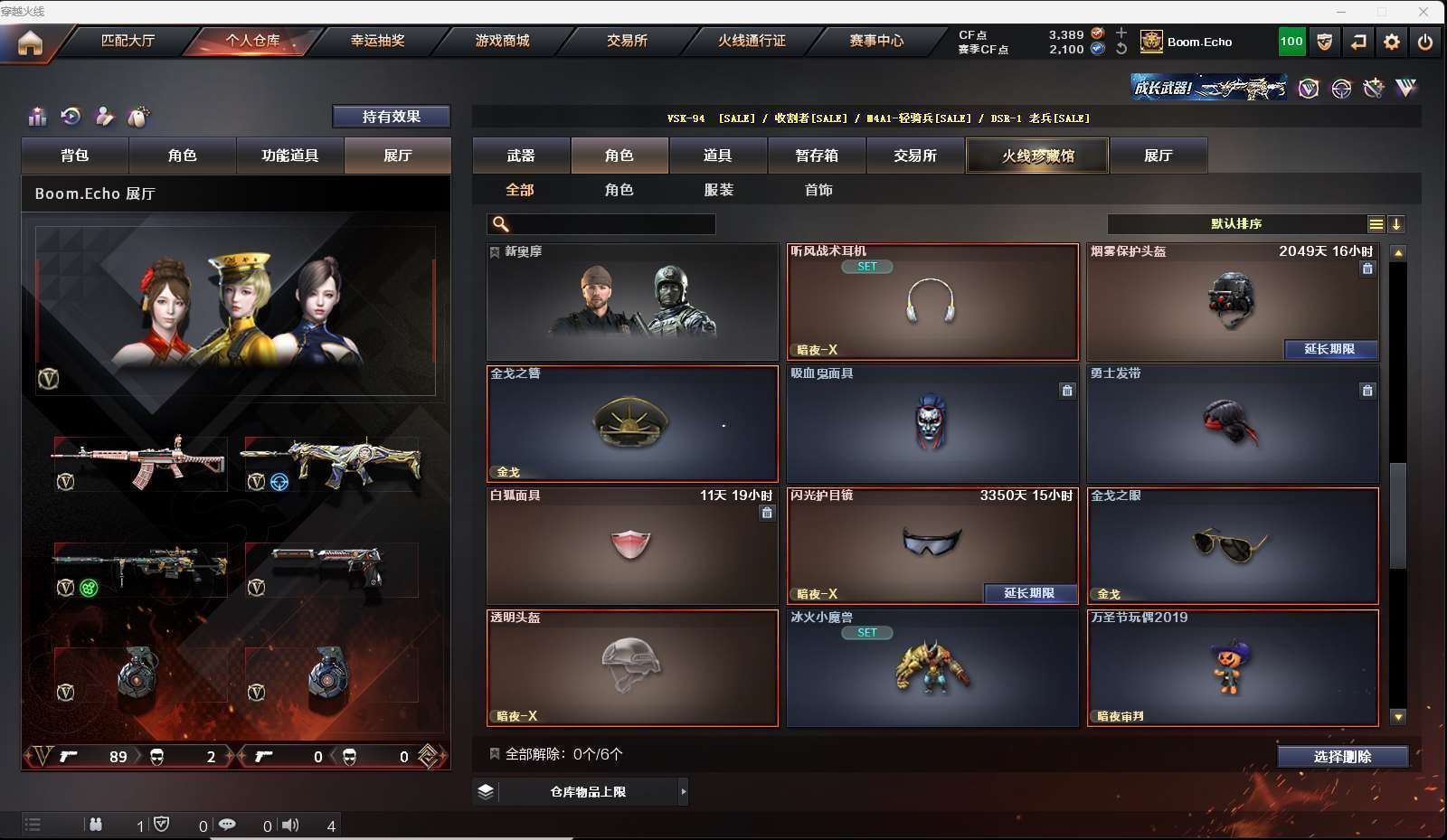The width and height of the screenshot is (1447, 840).
Task: Open 火线通行证 battle pass
Action: 752,41
